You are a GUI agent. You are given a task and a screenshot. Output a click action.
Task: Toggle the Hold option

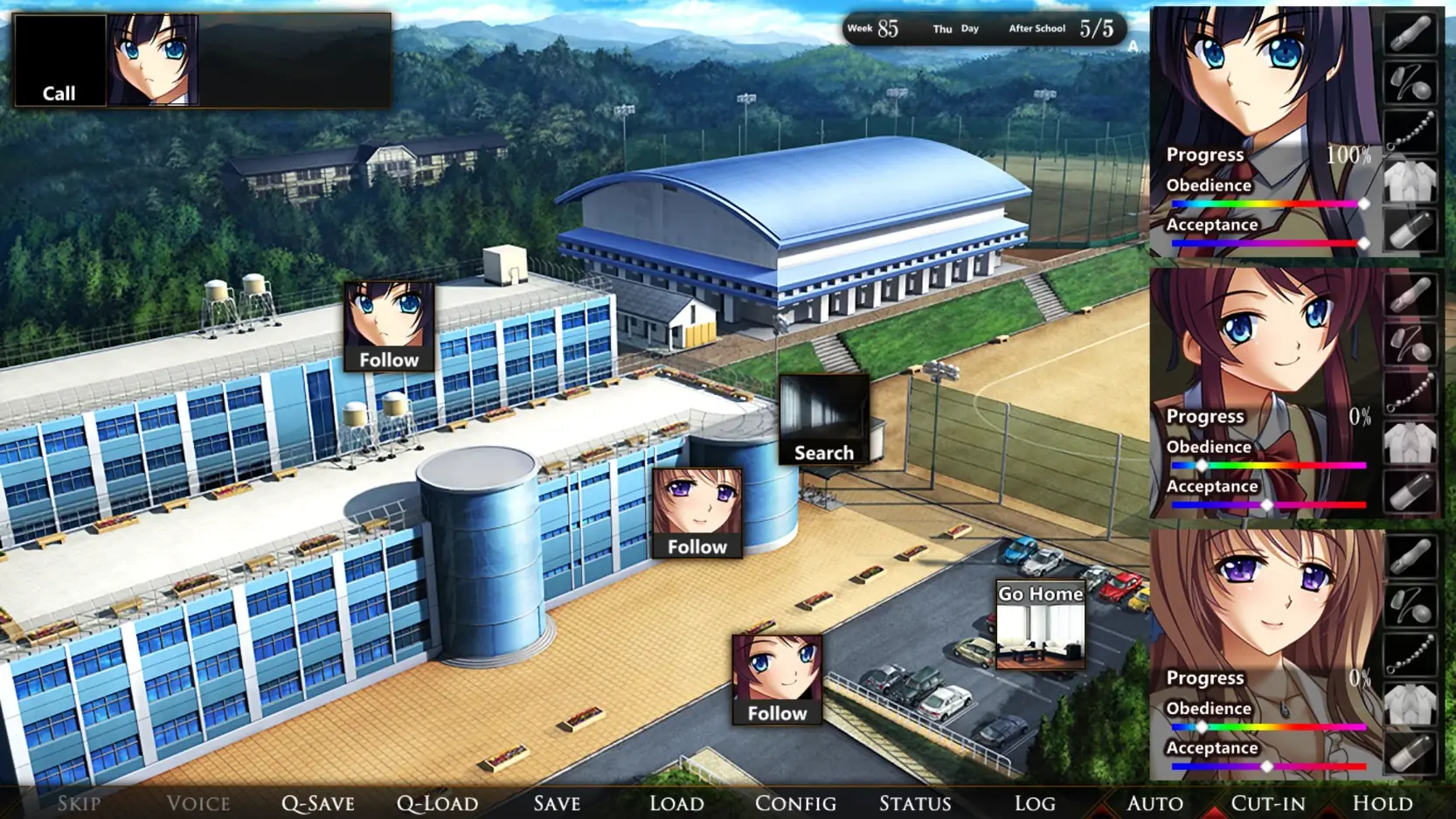click(x=1383, y=803)
